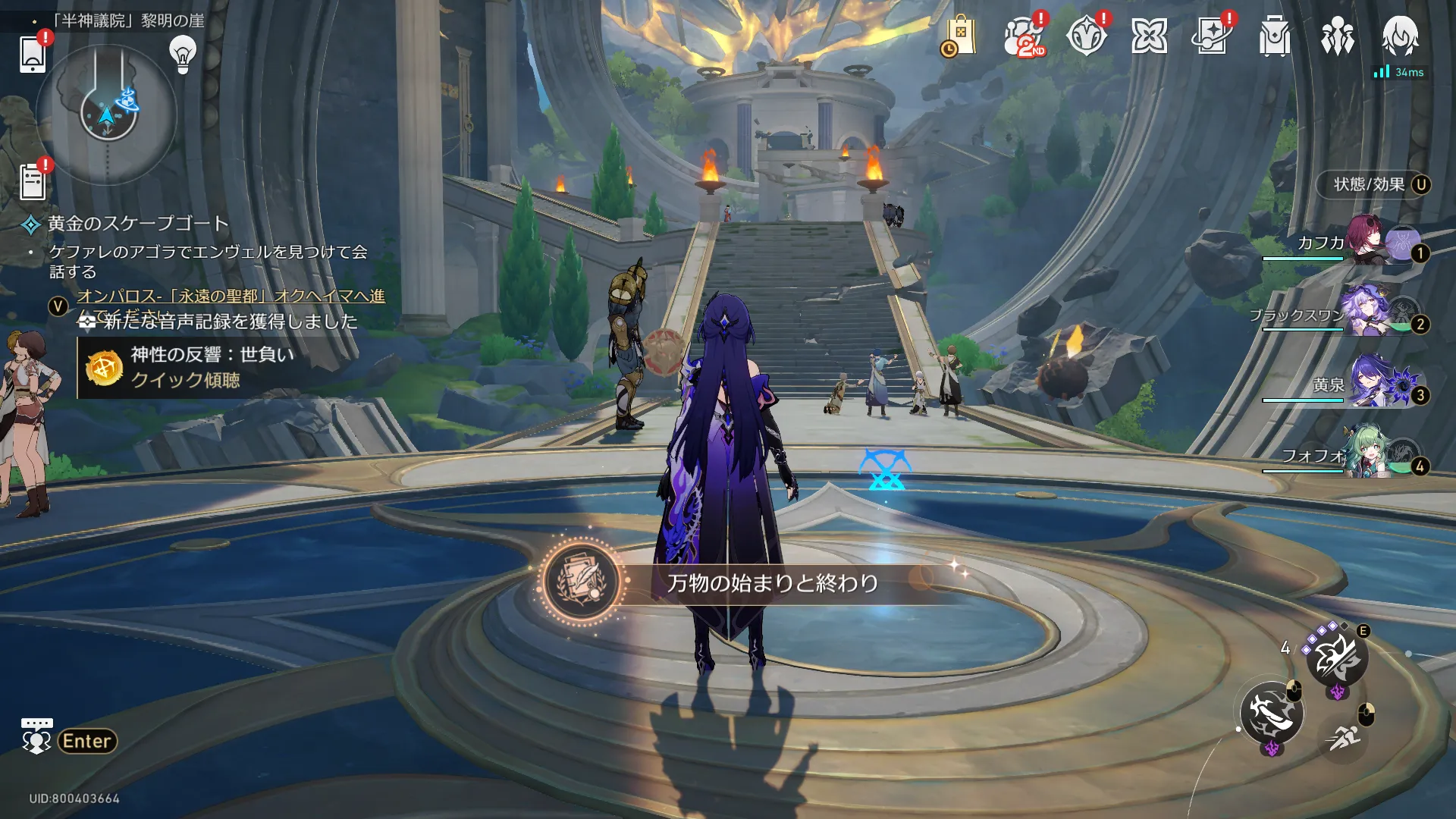The image size is (1456, 819).
Task: Open the mission log clipboard icon
Action: (x=33, y=183)
